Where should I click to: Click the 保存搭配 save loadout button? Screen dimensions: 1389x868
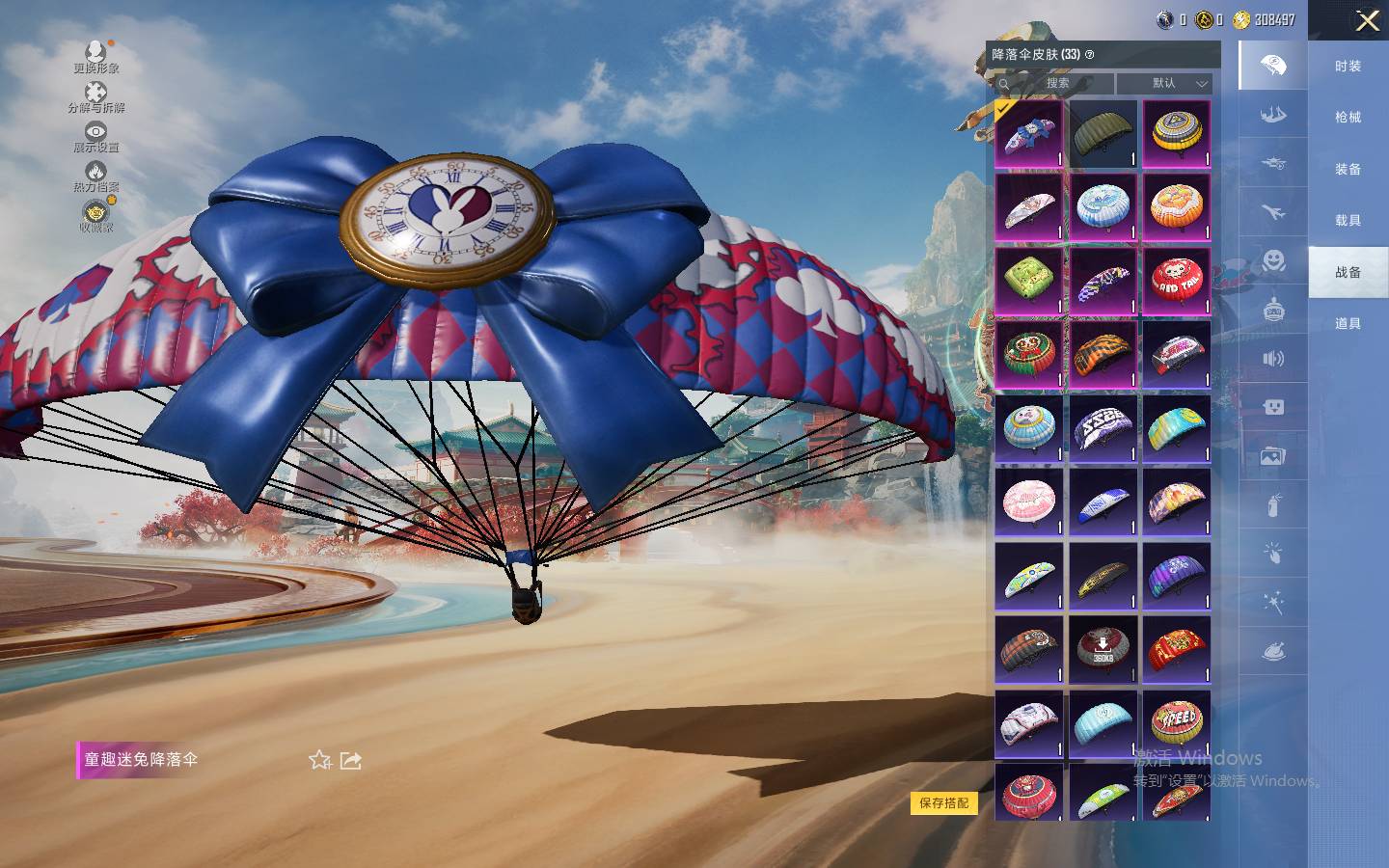click(943, 802)
